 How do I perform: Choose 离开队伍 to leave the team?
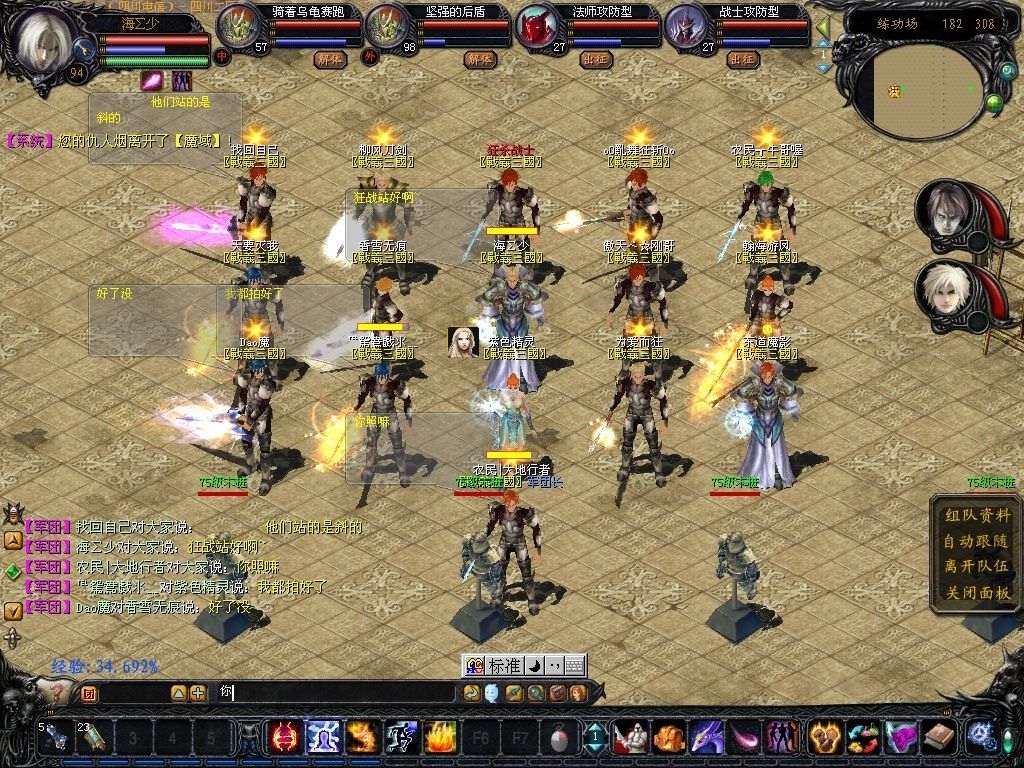[977, 566]
